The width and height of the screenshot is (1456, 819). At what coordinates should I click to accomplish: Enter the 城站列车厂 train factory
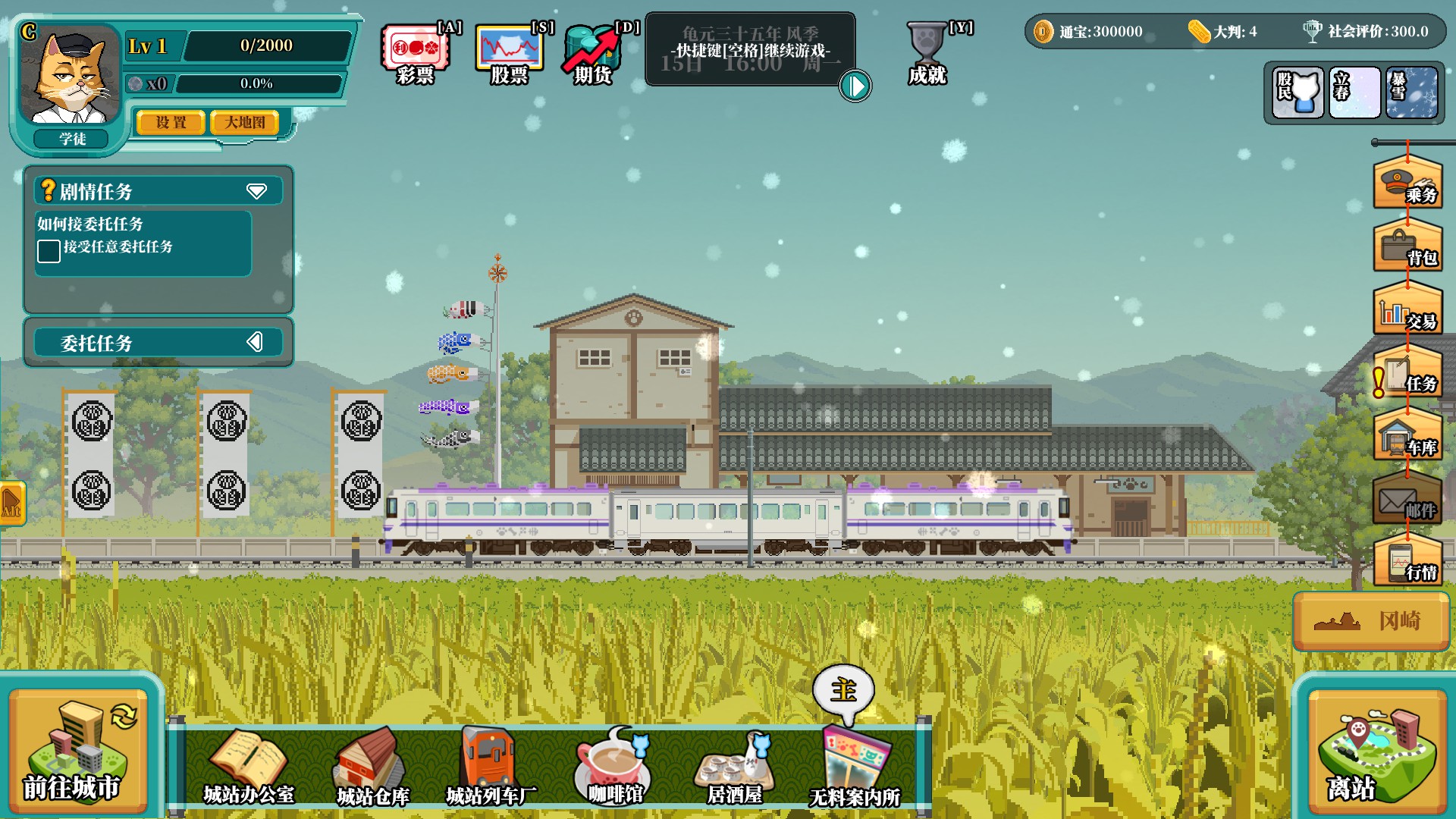coord(491,767)
